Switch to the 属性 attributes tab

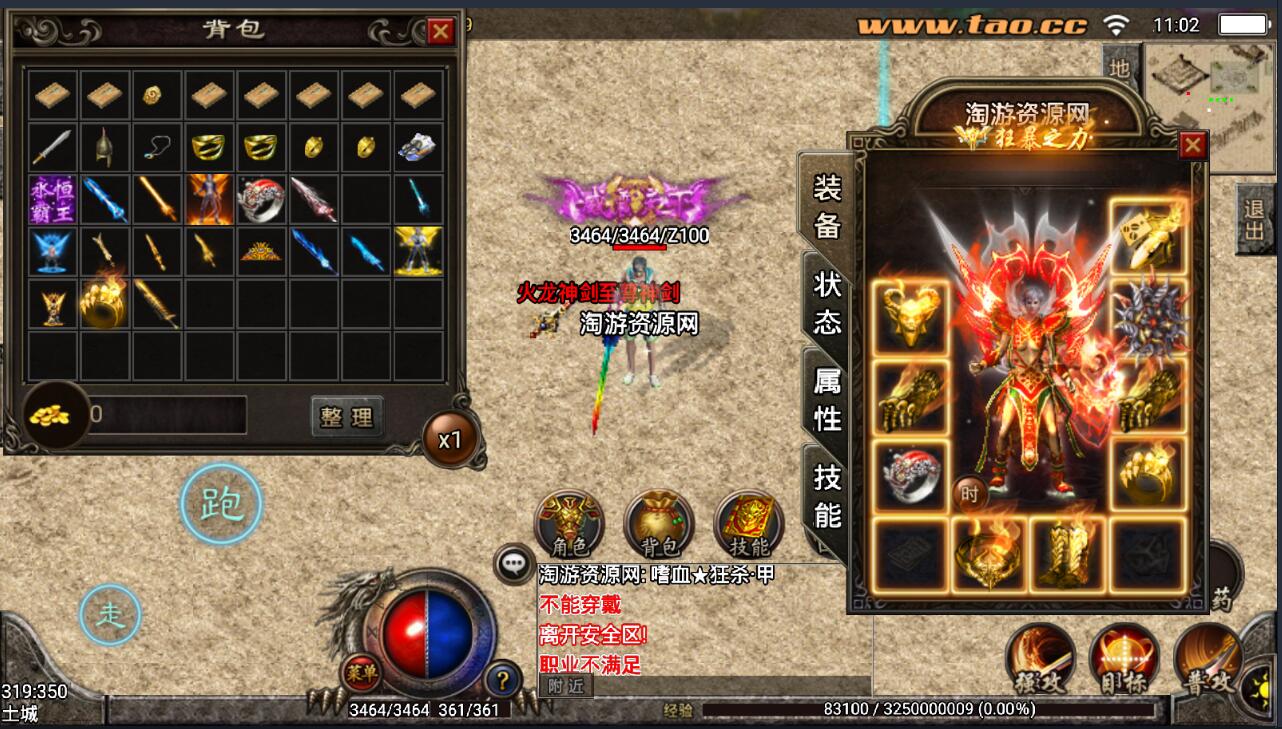(827, 398)
